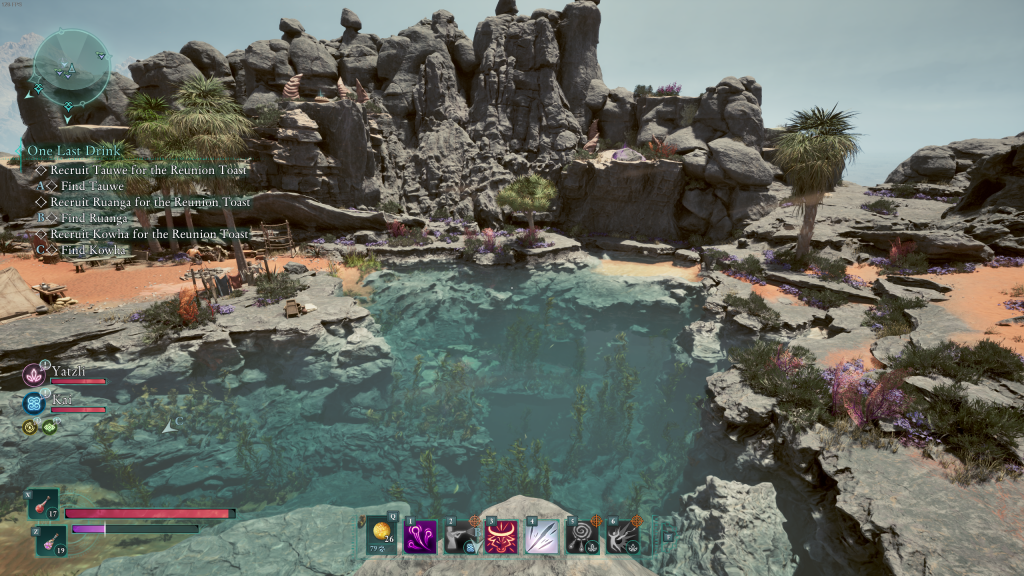This screenshot has height=576, width=1024.
Task: Use the golden food item slot
Action: (x=381, y=534)
